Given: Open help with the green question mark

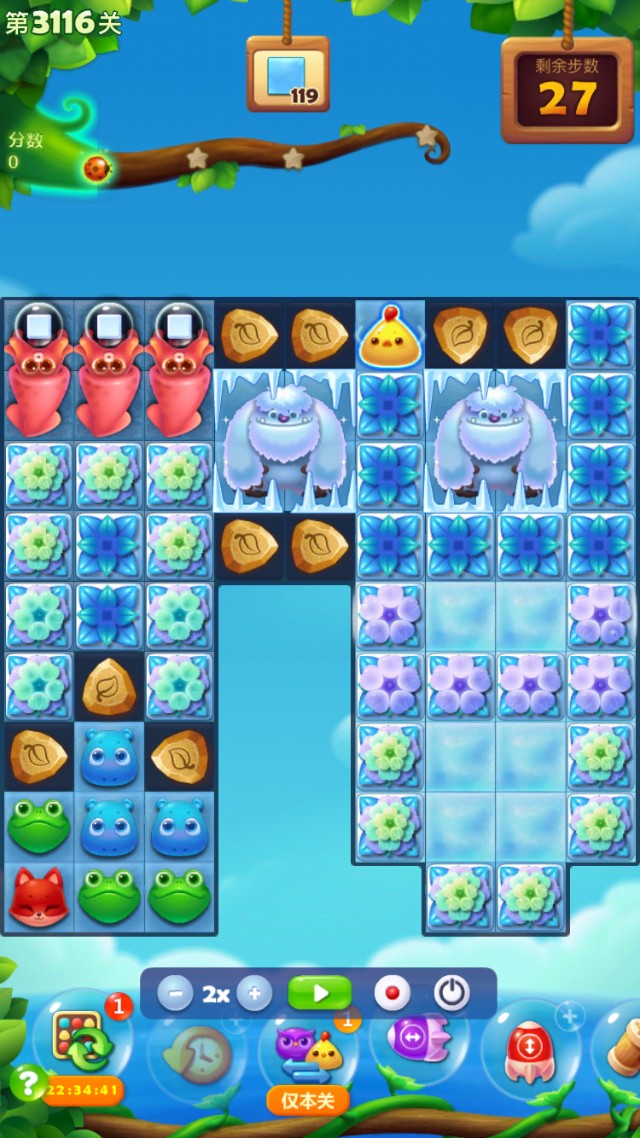Looking at the screenshot, I should click(27, 1082).
